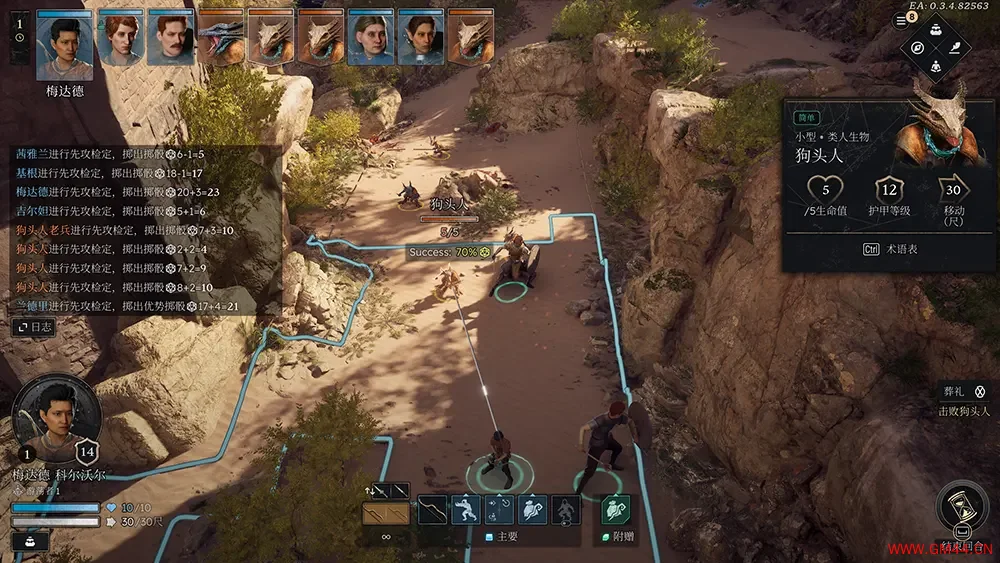The height and width of the screenshot is (563, 1000).
Task: Activate the shove action icon
Action: (x=466, y=510)
